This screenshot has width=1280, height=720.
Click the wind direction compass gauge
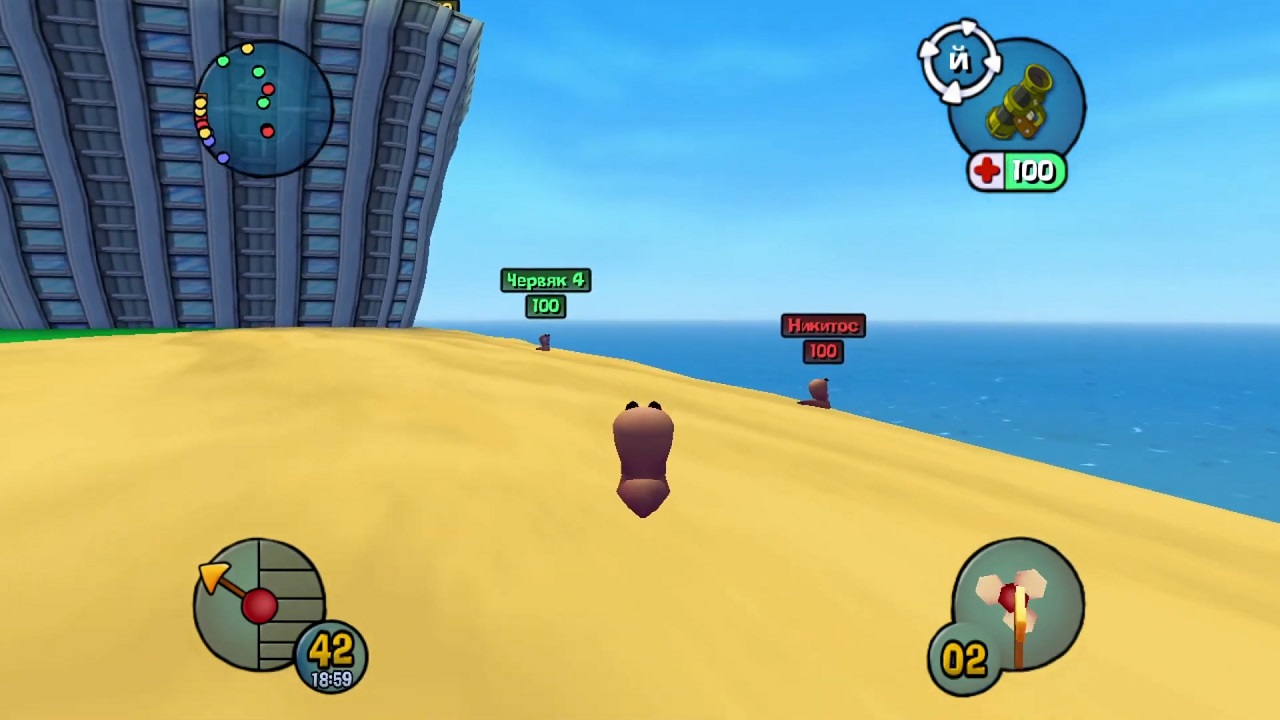tap(259, 604)
